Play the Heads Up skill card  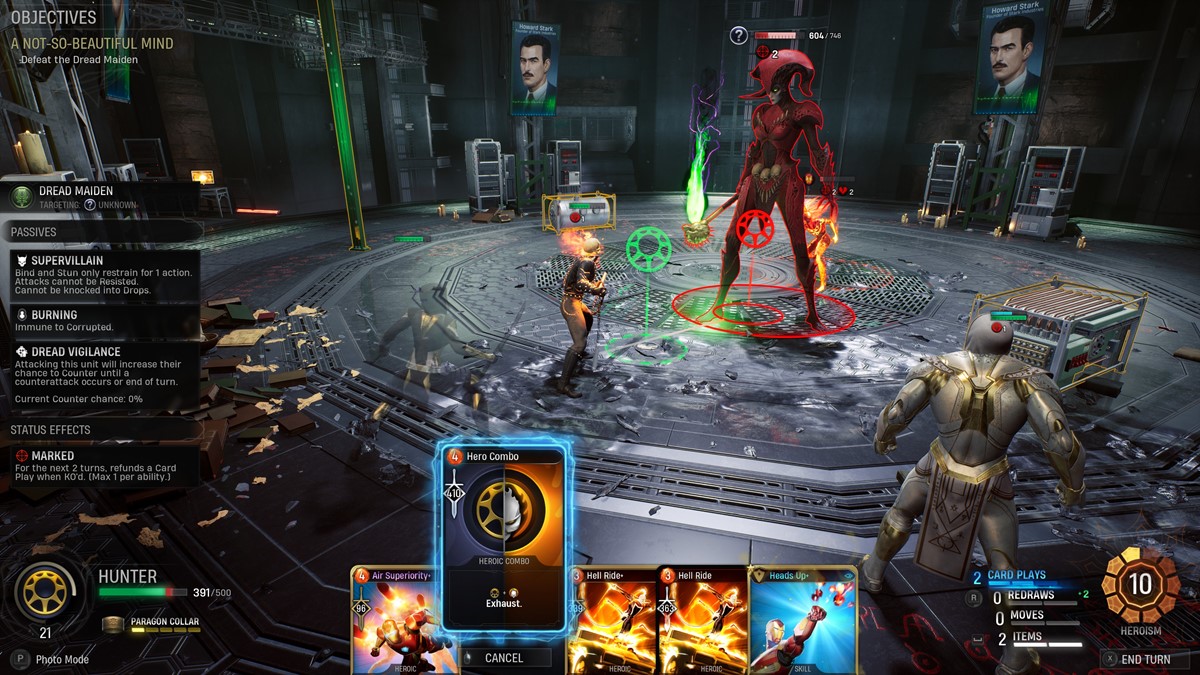(x=802, y=620)
